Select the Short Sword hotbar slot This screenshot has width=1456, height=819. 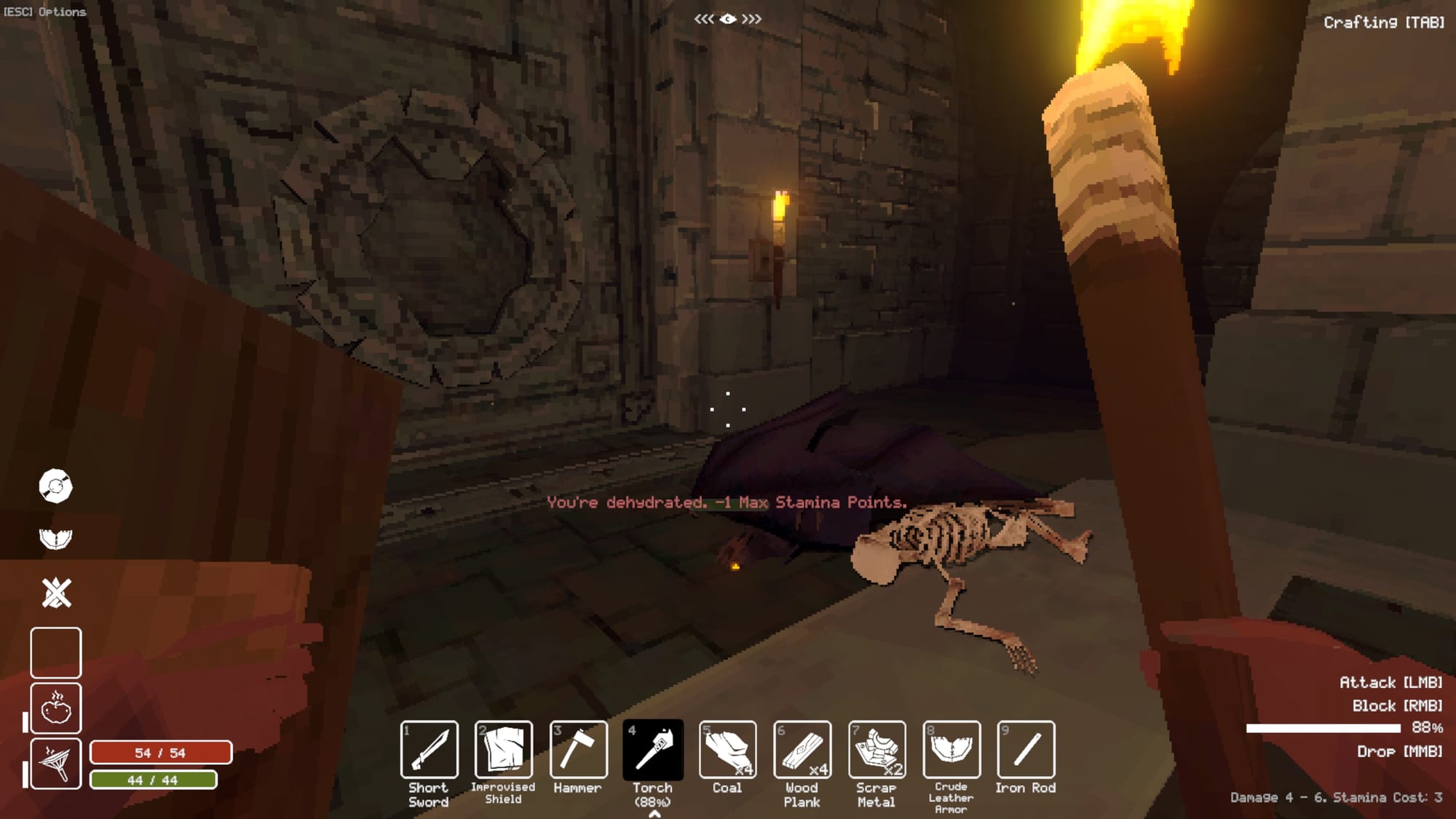(x=430, y=750)
